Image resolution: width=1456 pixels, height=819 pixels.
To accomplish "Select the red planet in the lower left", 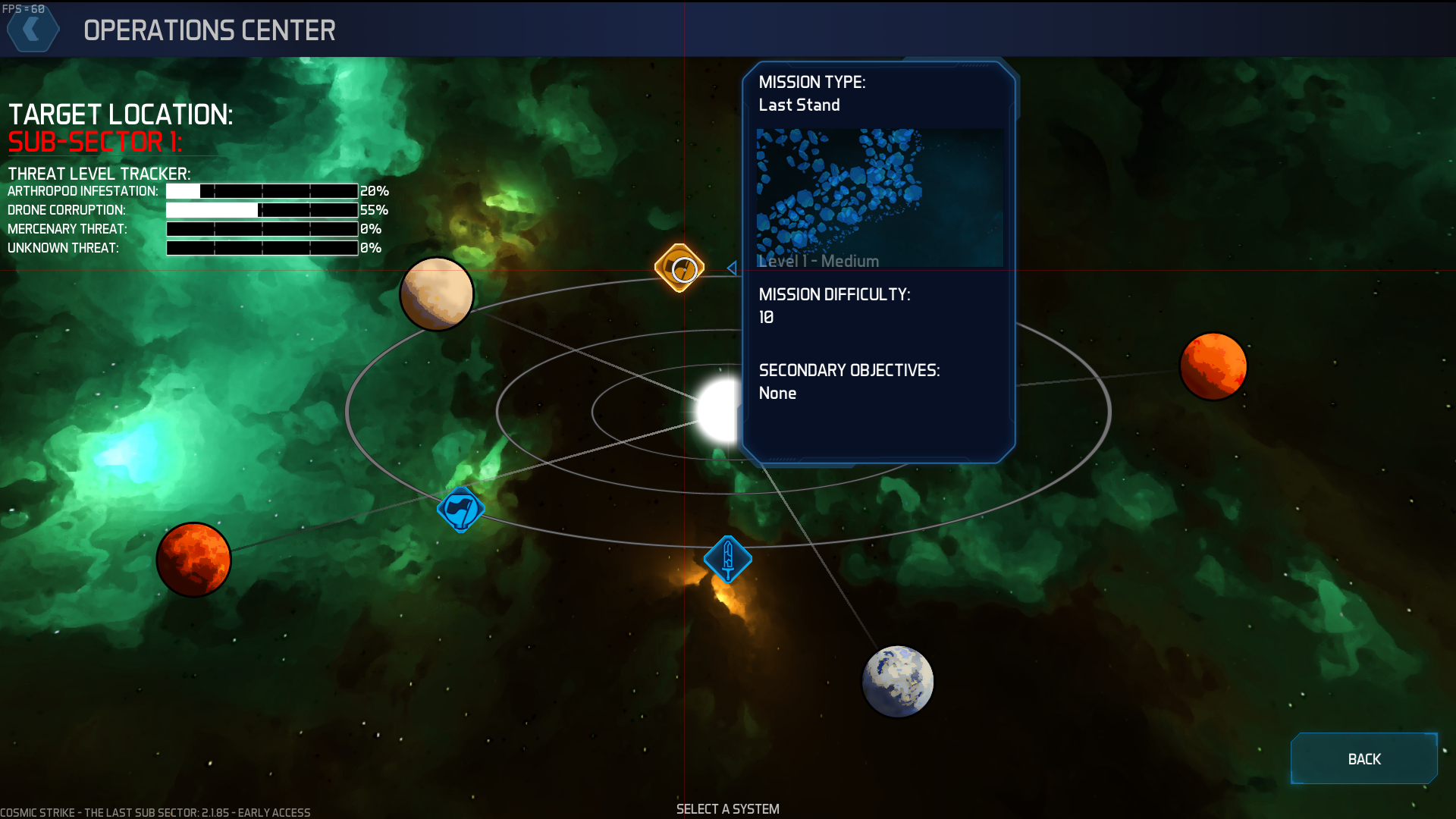I will click(193, 560).
